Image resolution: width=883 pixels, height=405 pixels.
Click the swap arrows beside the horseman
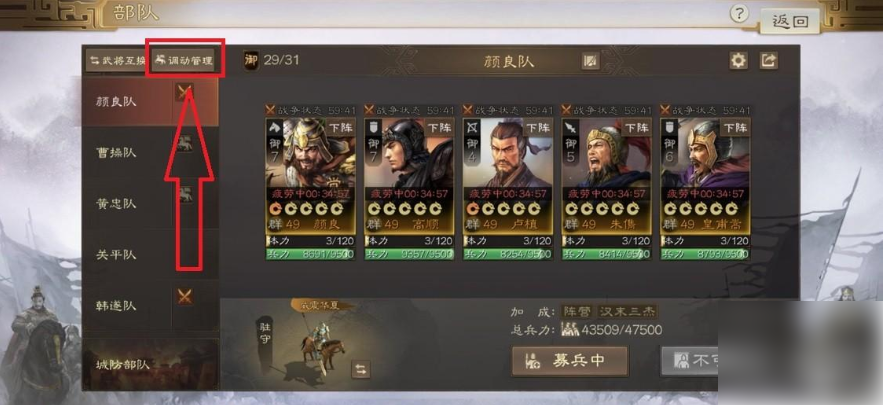pos(362,370)
